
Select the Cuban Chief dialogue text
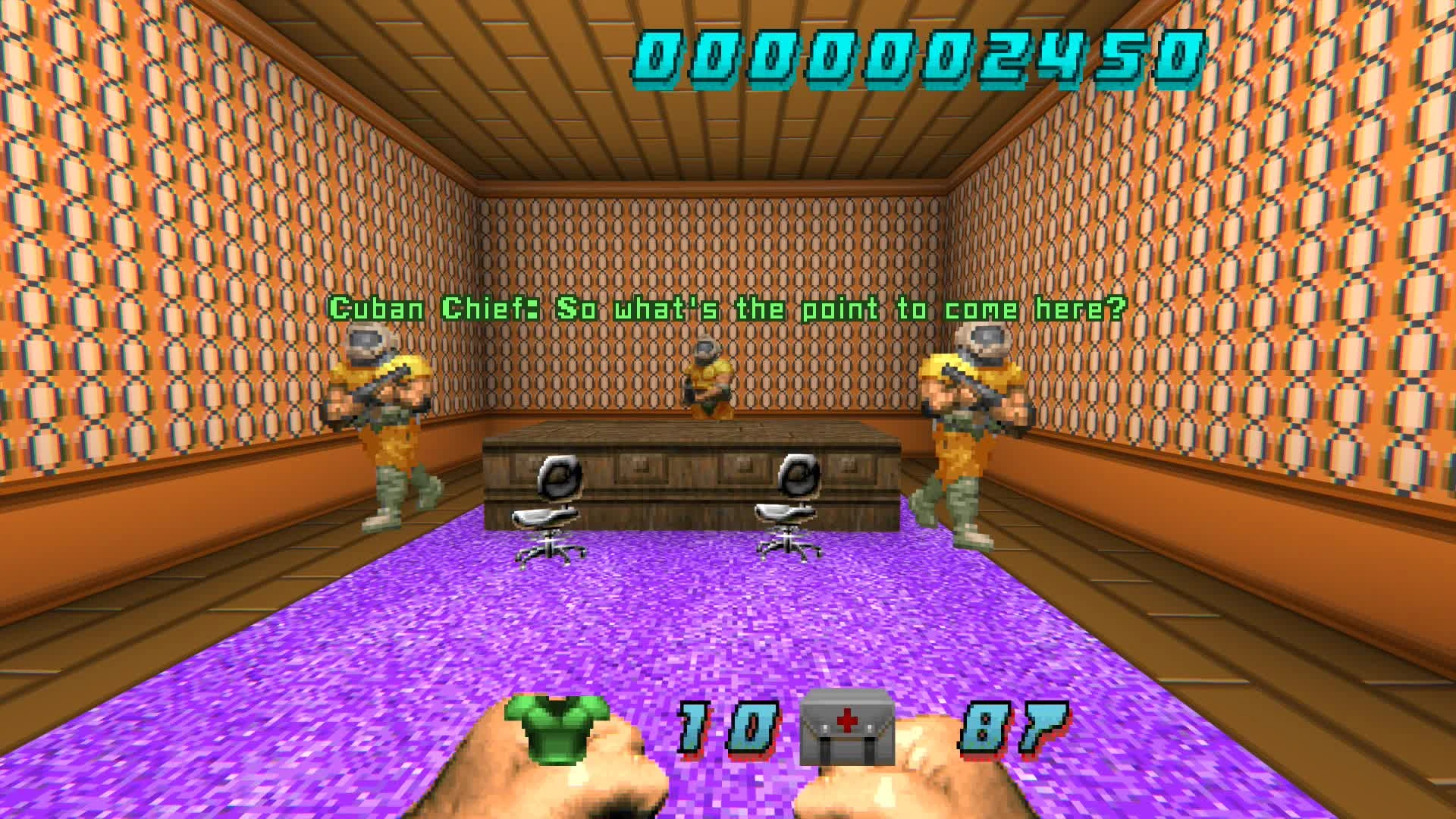[x=728, y=308]
